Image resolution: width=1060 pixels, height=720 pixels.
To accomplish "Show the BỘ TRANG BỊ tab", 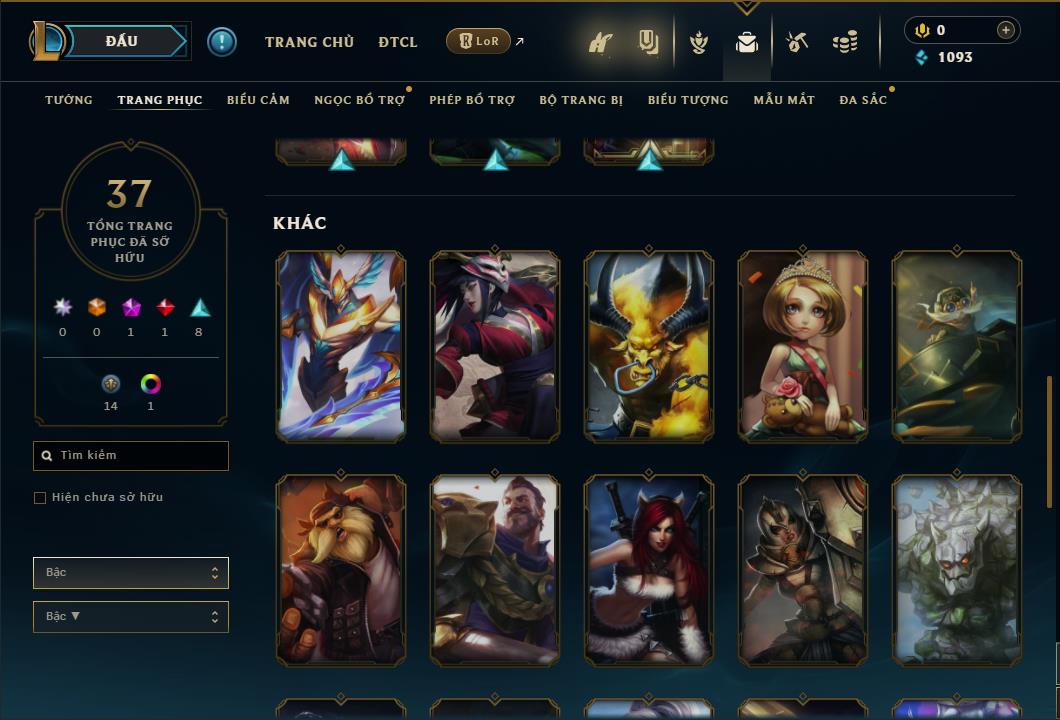I will click(581, 100).
